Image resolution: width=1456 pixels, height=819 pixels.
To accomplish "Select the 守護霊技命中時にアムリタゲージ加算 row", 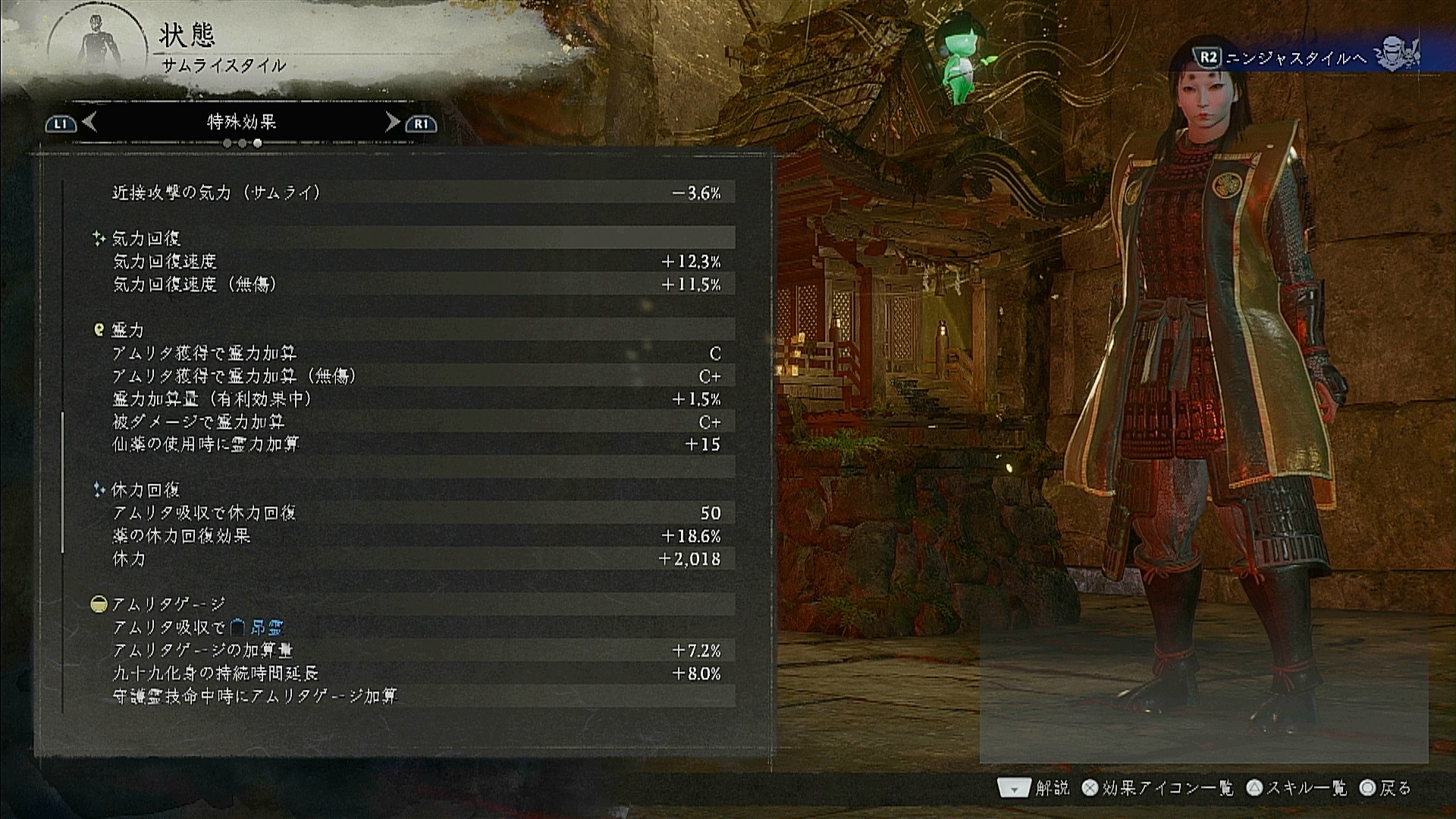I will coord(416,696).
